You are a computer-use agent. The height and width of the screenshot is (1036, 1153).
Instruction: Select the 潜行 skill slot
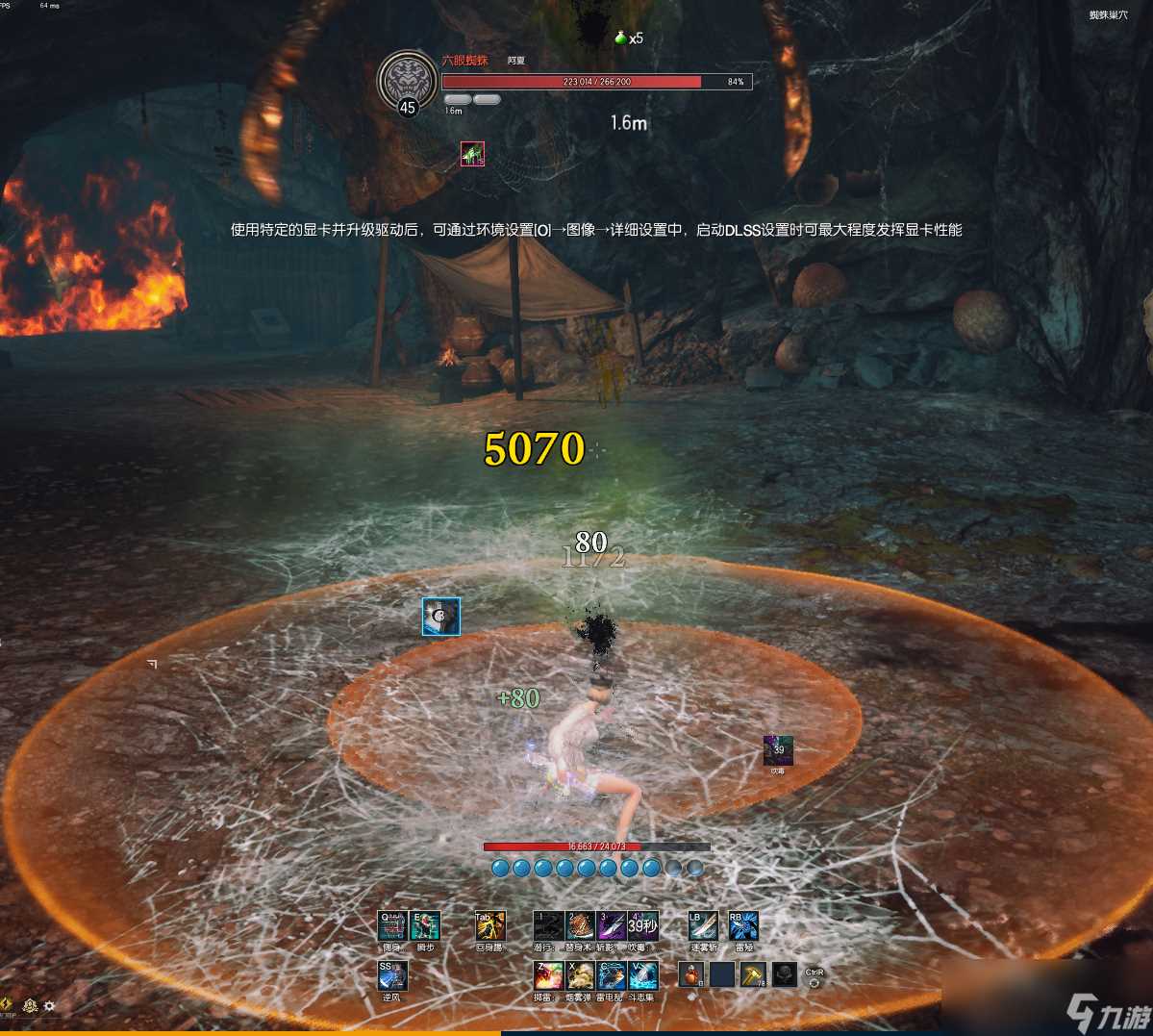pos(548,926)
